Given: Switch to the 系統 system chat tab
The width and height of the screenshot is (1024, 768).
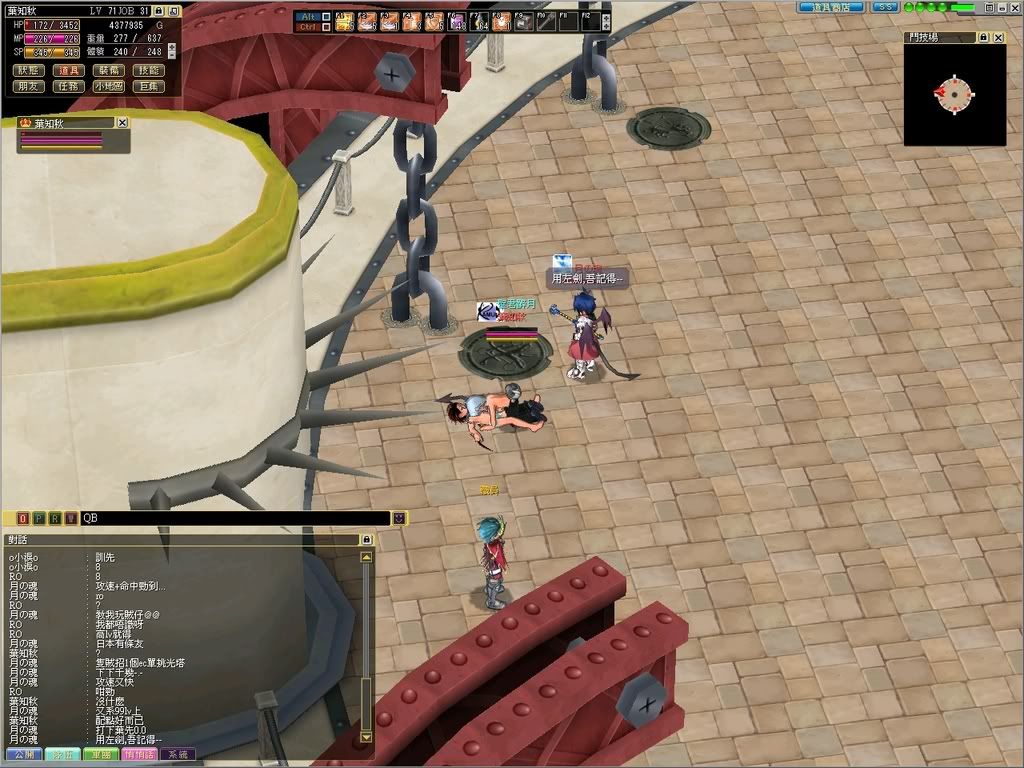Looking at the screenshot, I should coord(178,754).
